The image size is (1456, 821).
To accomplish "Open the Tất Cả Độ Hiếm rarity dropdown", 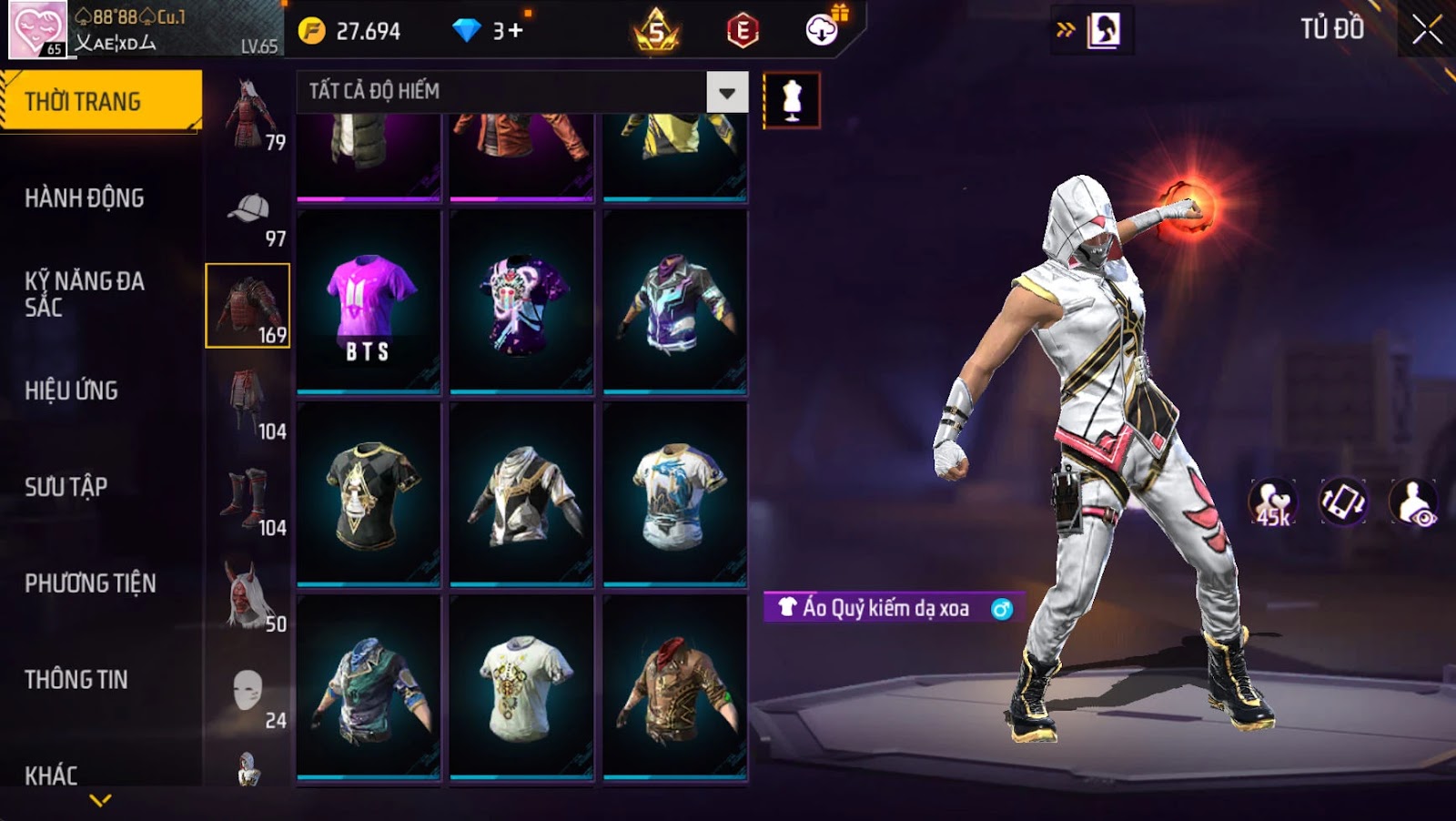I will [726, 92].
